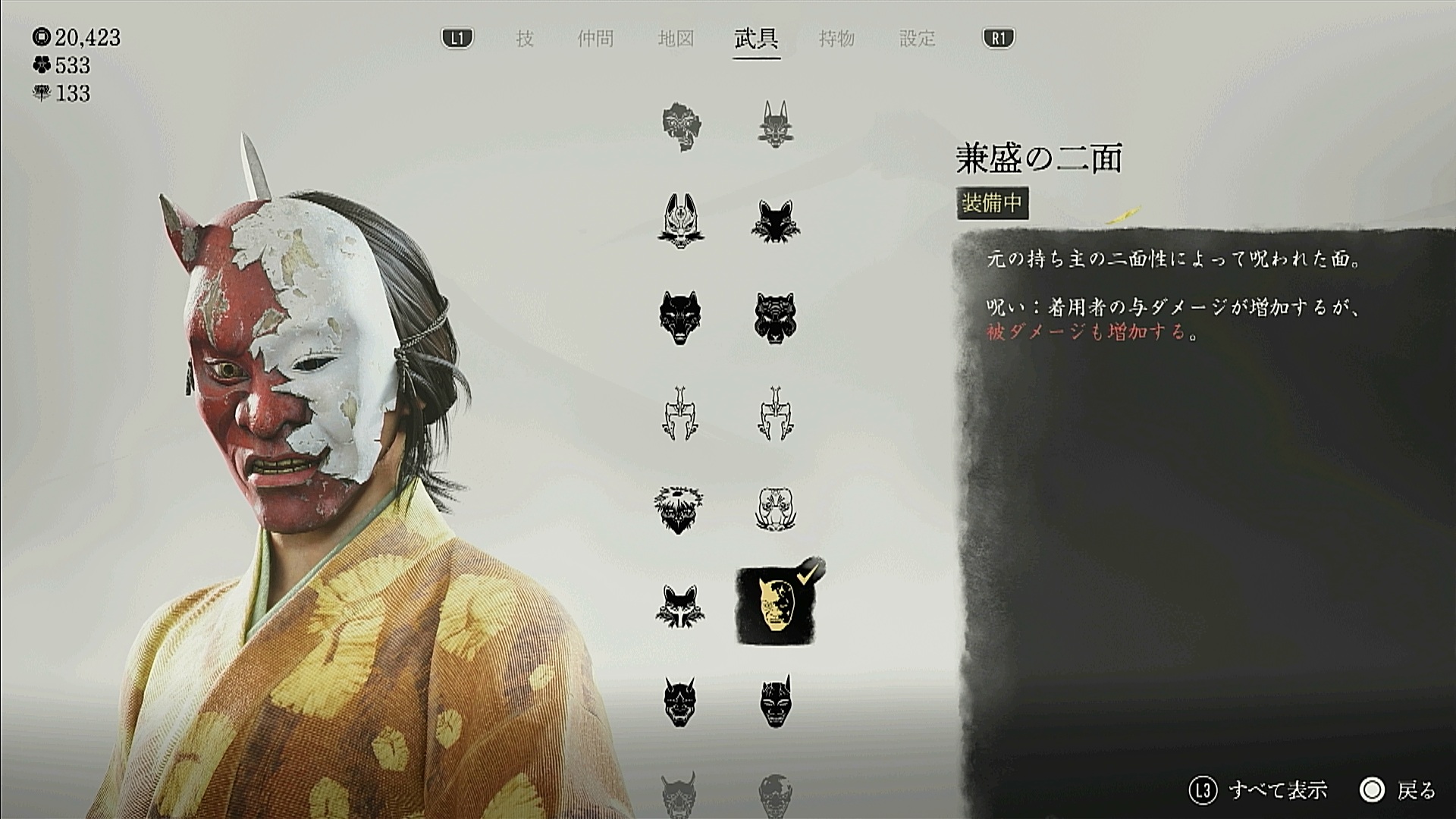
Task: Open the 設定 settings tab
Action: coord(917,39)
